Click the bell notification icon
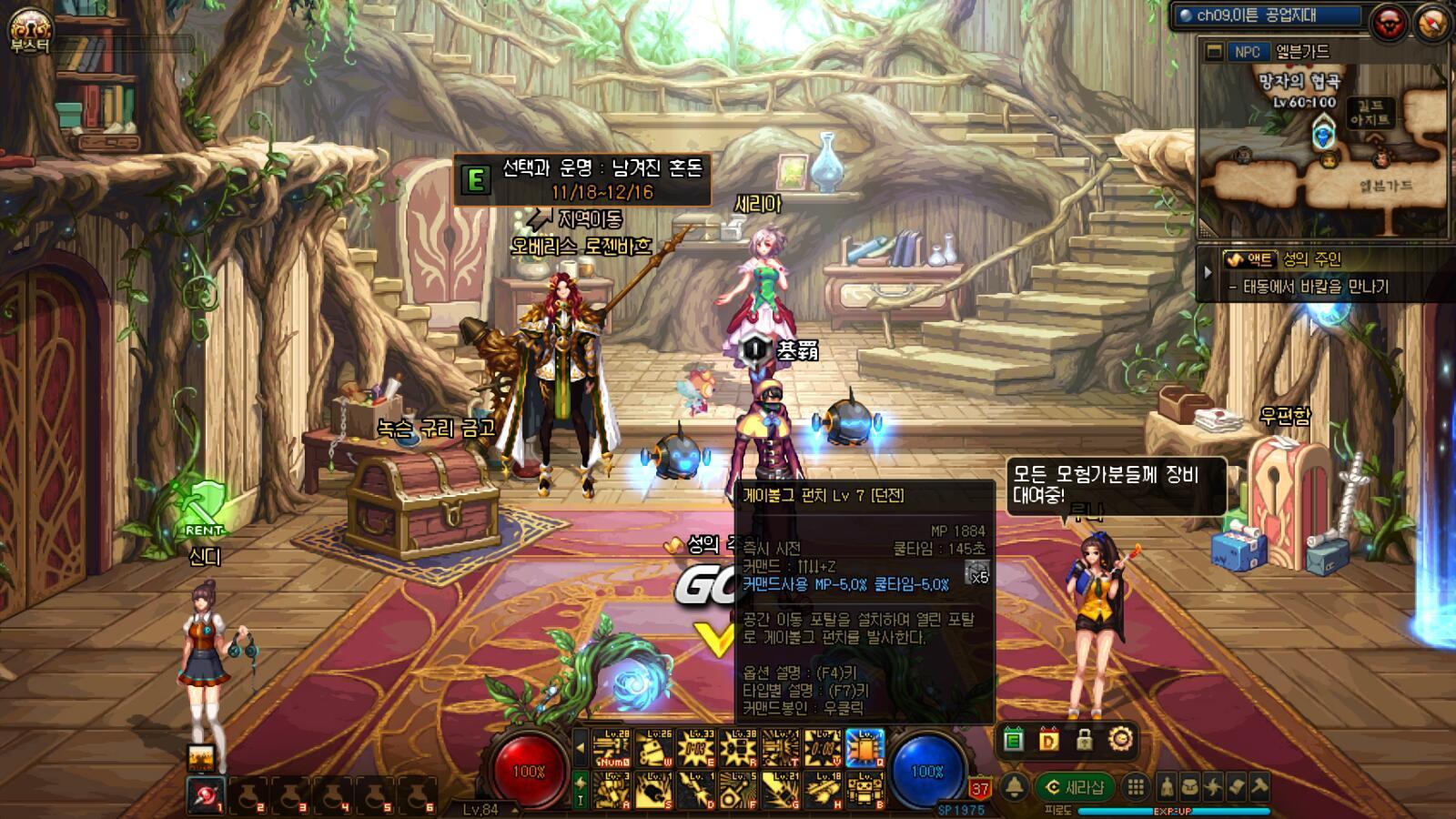1456x819 pixels. 1014,787
